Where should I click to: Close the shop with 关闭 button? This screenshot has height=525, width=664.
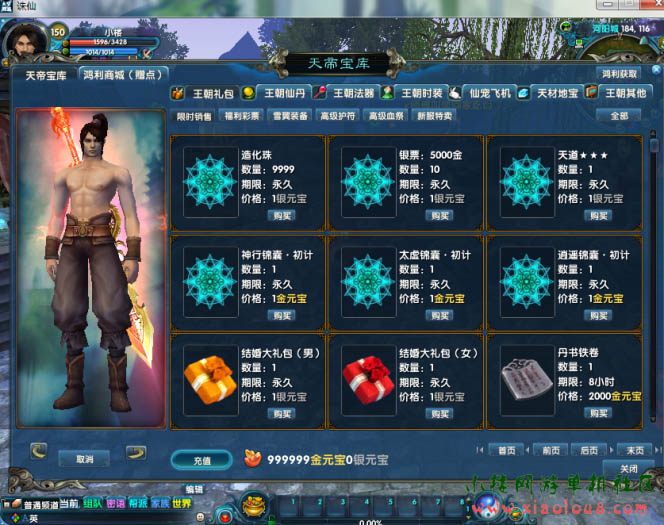628,468
